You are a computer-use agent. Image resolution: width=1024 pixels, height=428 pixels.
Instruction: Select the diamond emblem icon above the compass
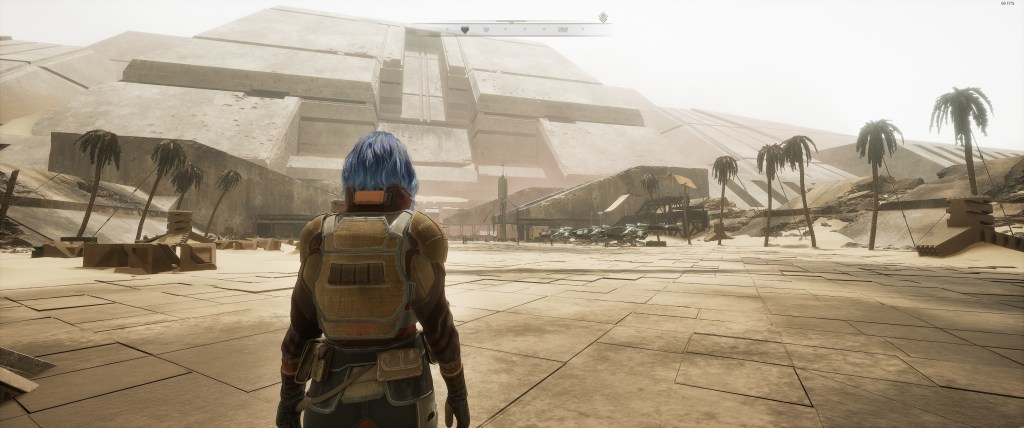pos(603,16)
